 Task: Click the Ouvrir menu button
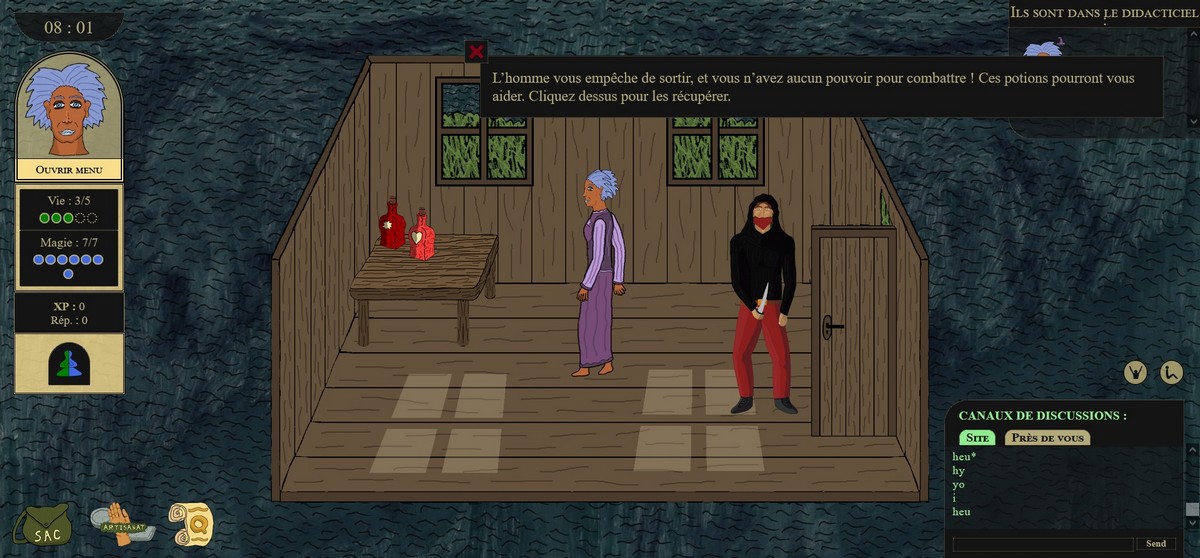click(69, 170)
